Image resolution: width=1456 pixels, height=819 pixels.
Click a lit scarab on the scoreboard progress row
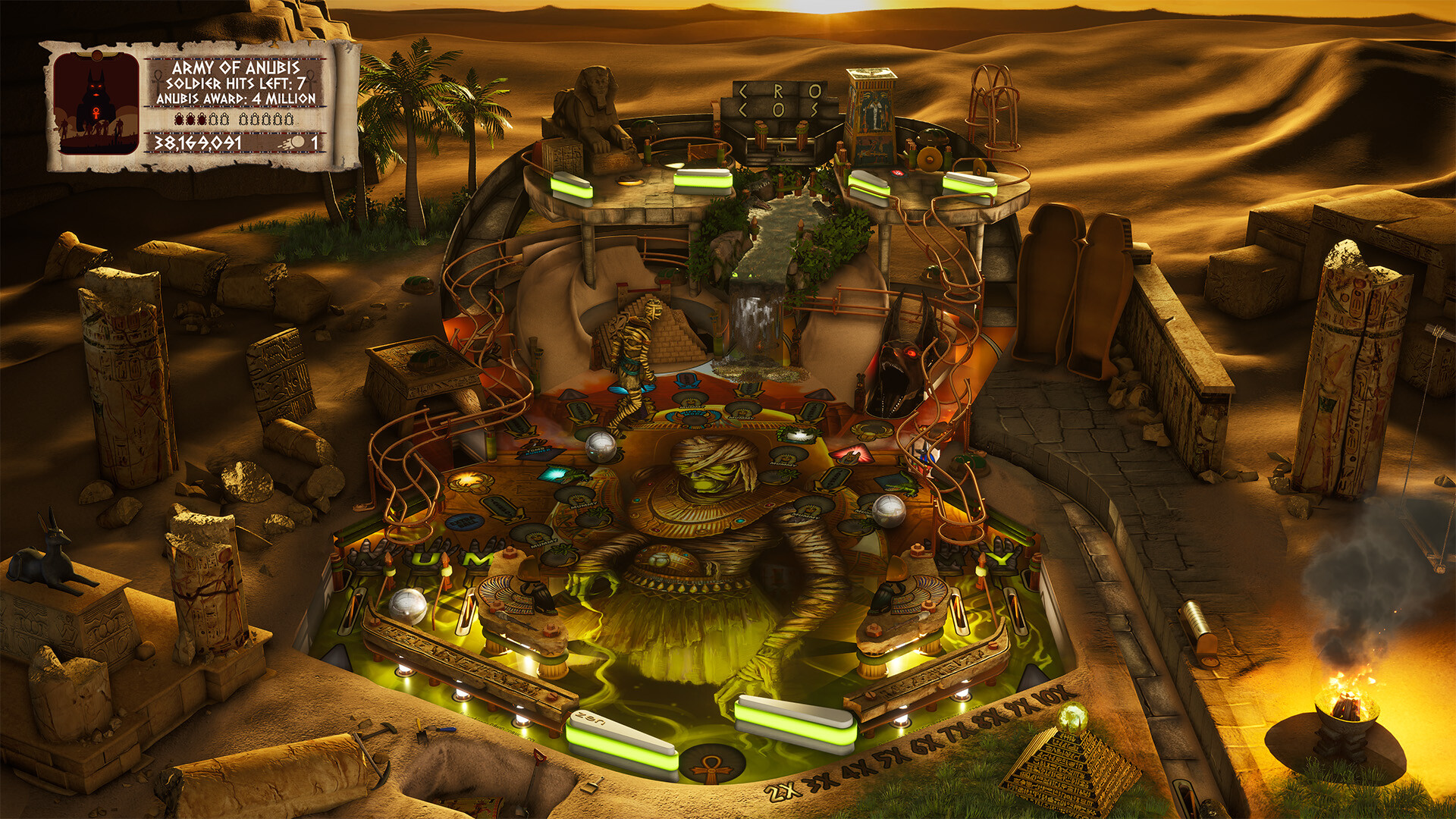(180, 119)
